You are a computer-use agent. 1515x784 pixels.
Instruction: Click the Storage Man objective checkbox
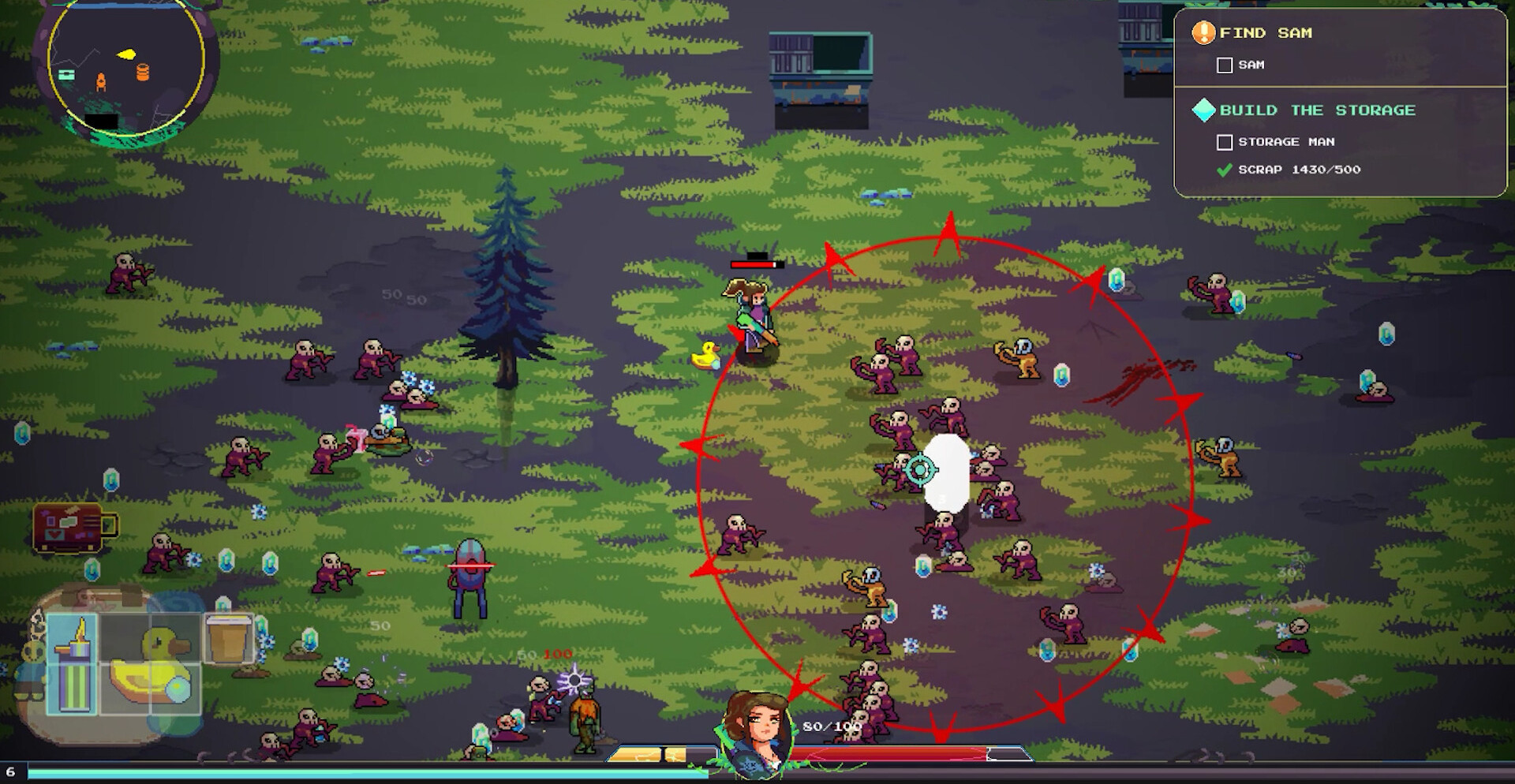pyautogui.click(x=1225, y=143)
